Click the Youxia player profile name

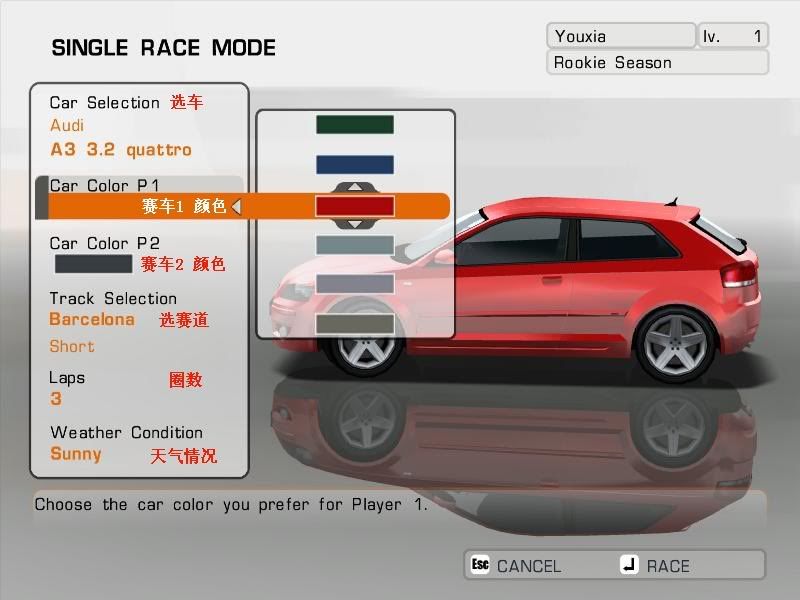click(620, 36)
